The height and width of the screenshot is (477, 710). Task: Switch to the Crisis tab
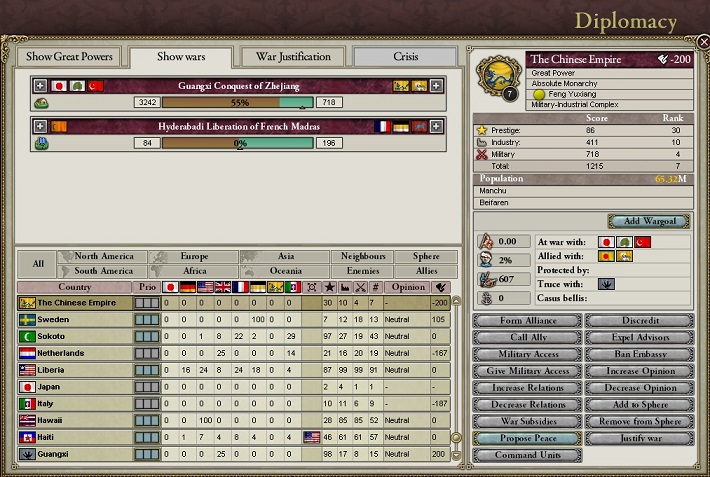405,57
